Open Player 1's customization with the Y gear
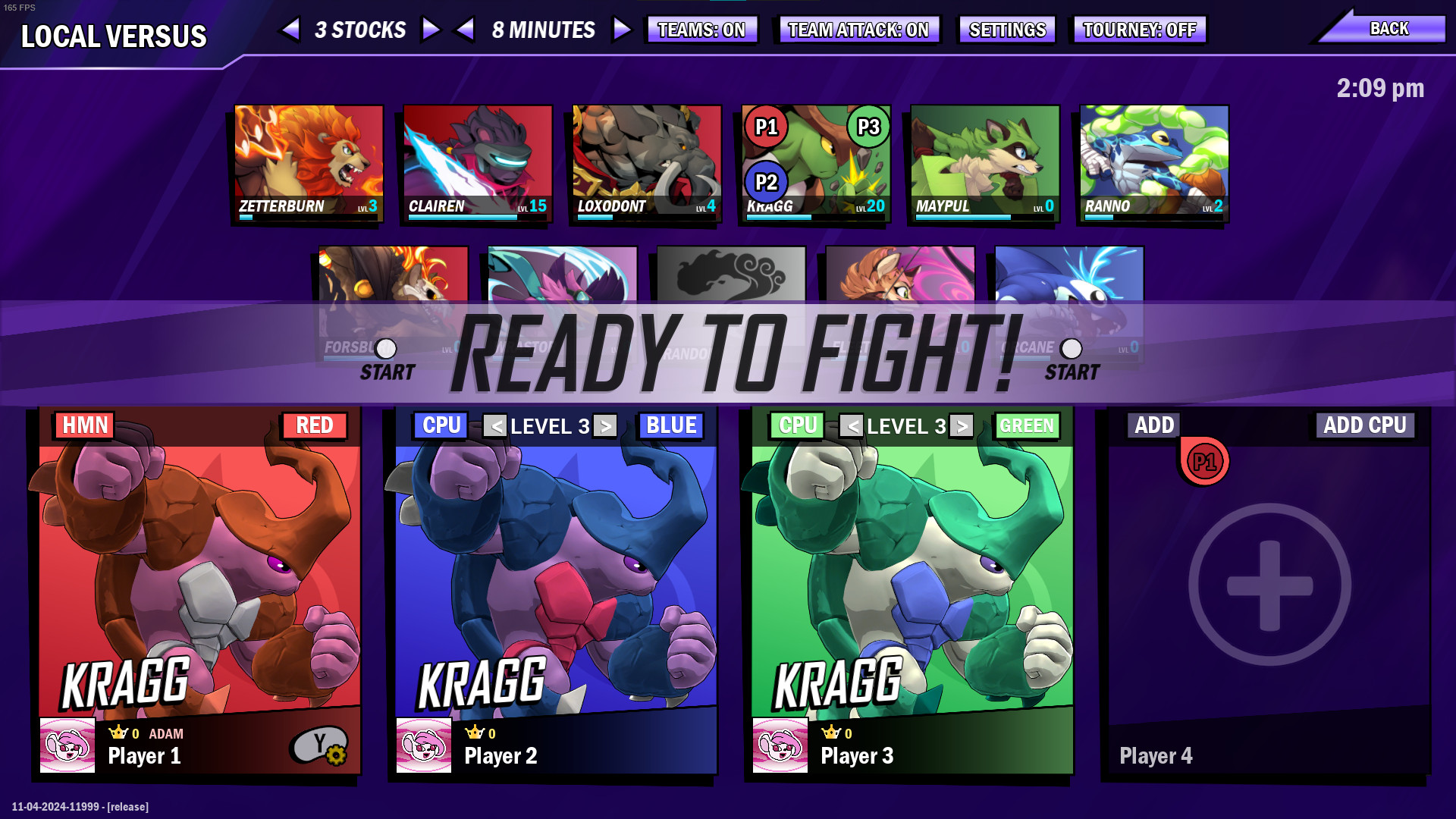Viewport: 1456px width, 819px height. [322, 746]
